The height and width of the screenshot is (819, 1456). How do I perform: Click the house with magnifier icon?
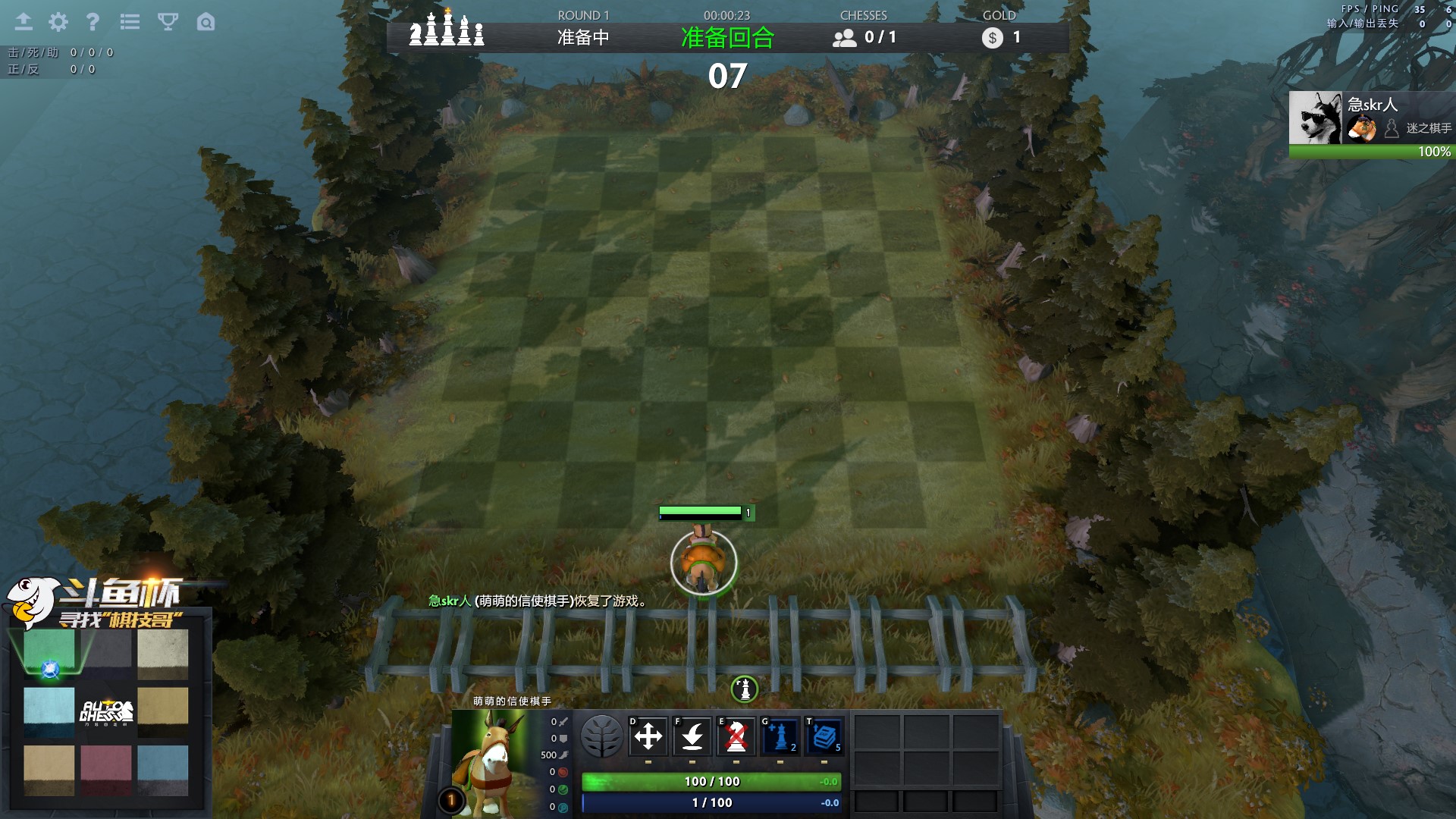pyautogui.click(x=206, y=22)
